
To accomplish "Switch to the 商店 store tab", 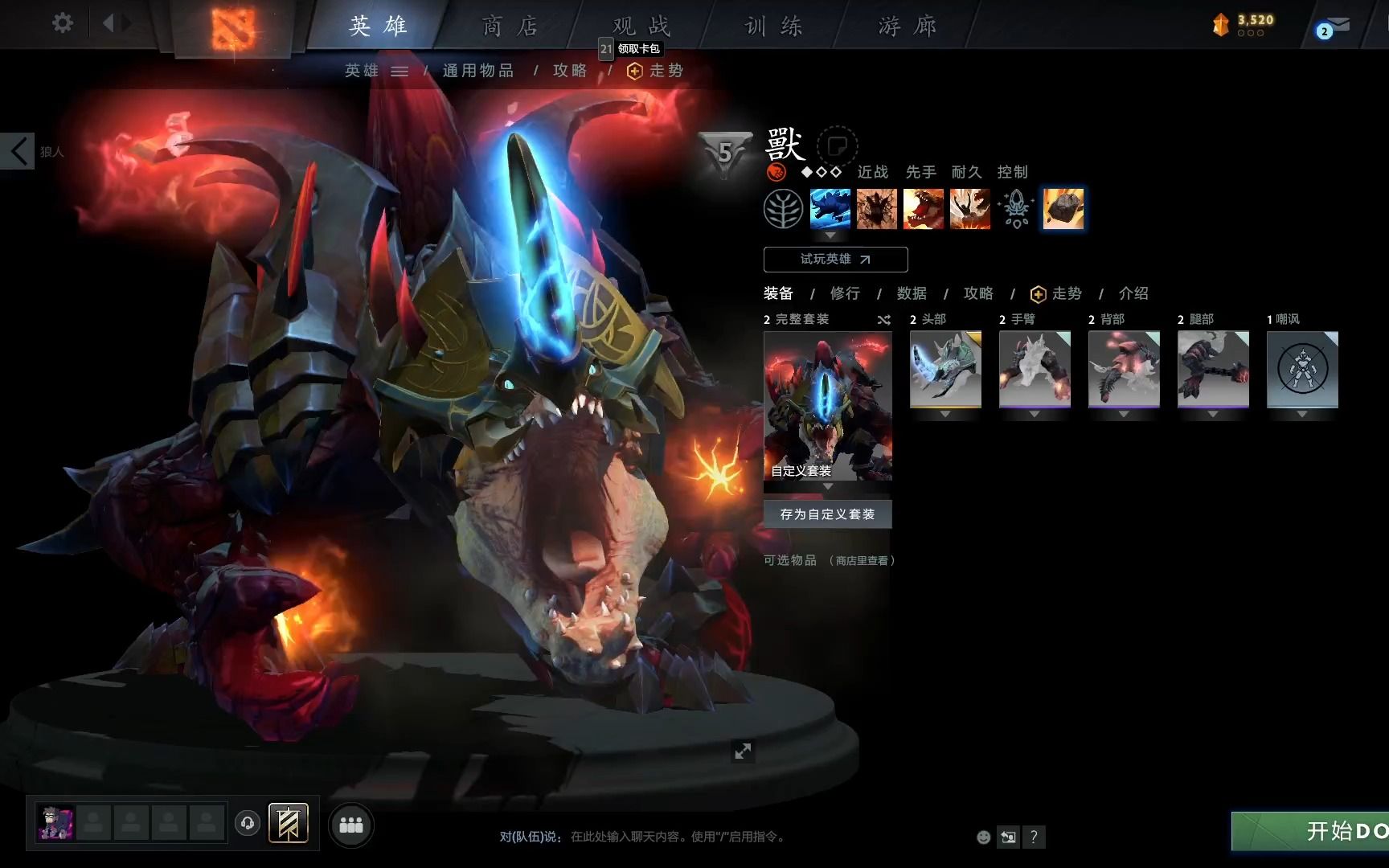I will (x=510, y=26).
